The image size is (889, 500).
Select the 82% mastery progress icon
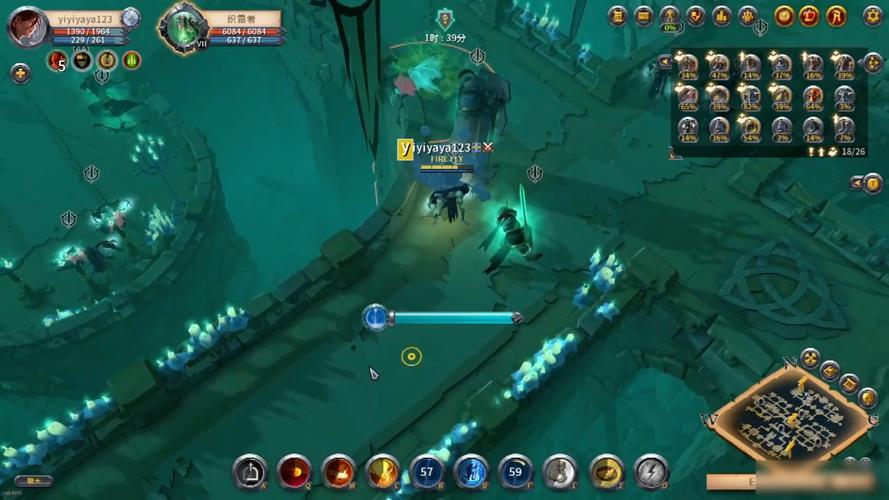pyautogui.click(x=750, y=96)
